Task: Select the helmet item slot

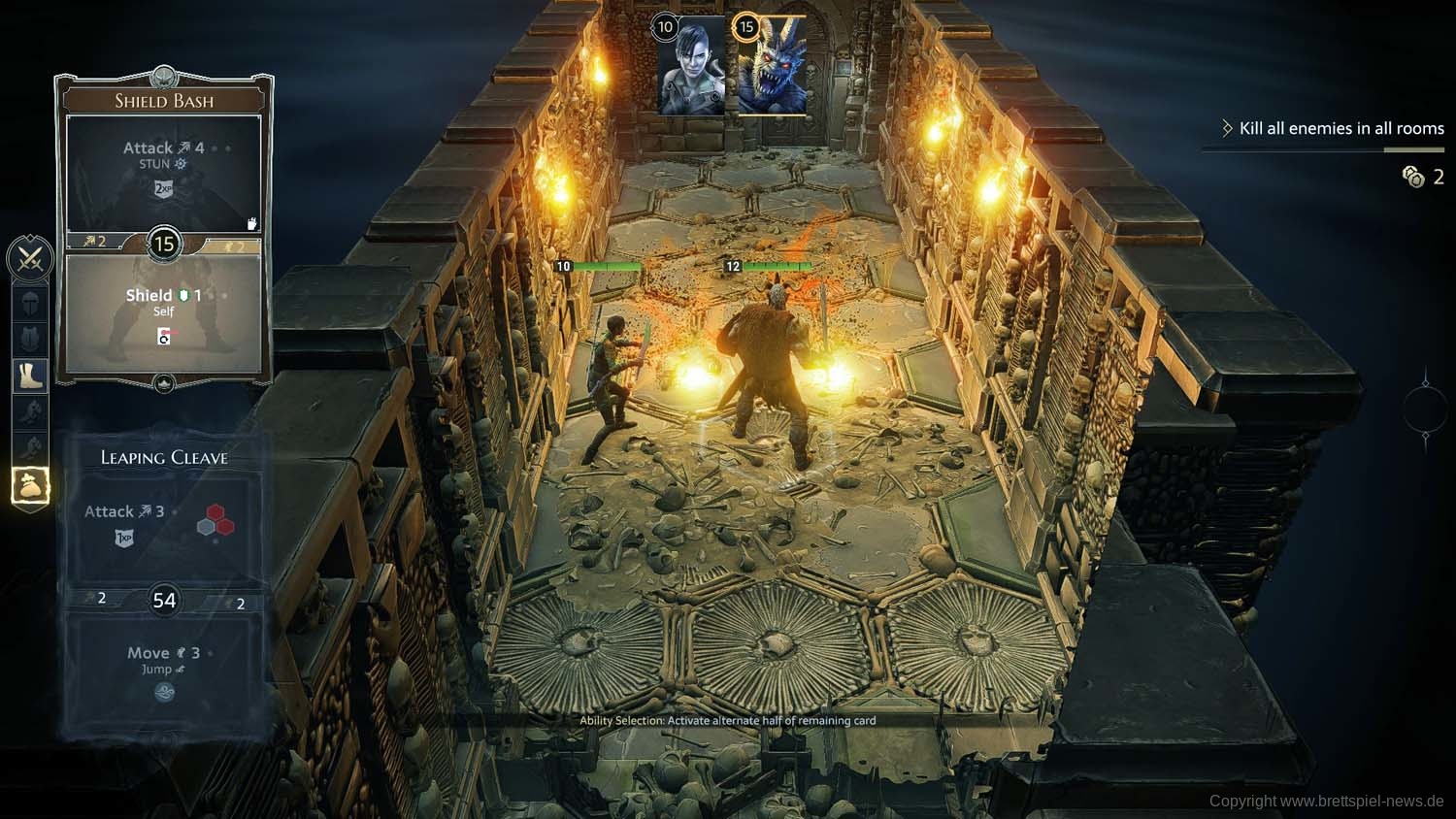Action: tap(30, 303)
